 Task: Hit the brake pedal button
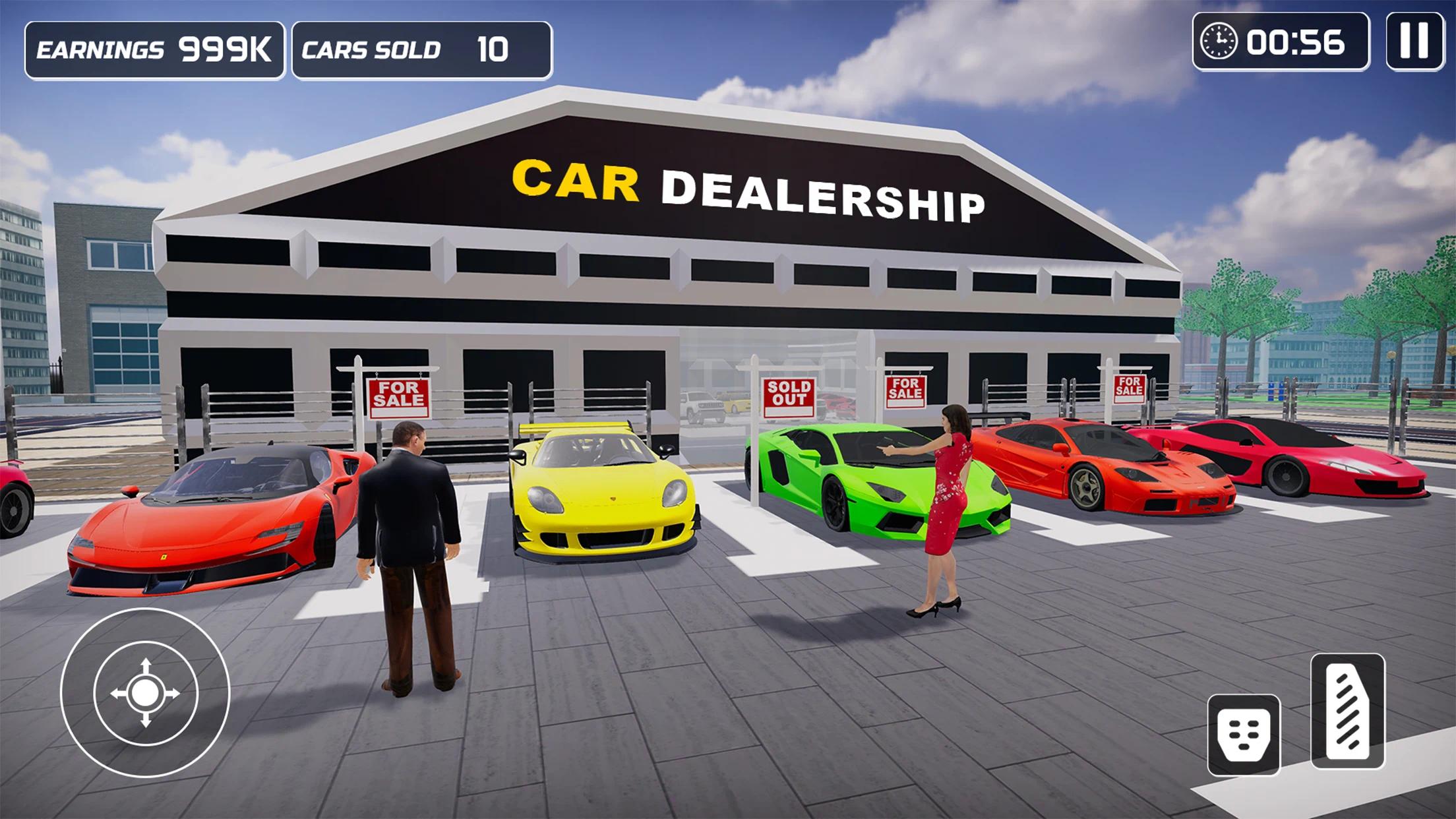point(1244,735)
